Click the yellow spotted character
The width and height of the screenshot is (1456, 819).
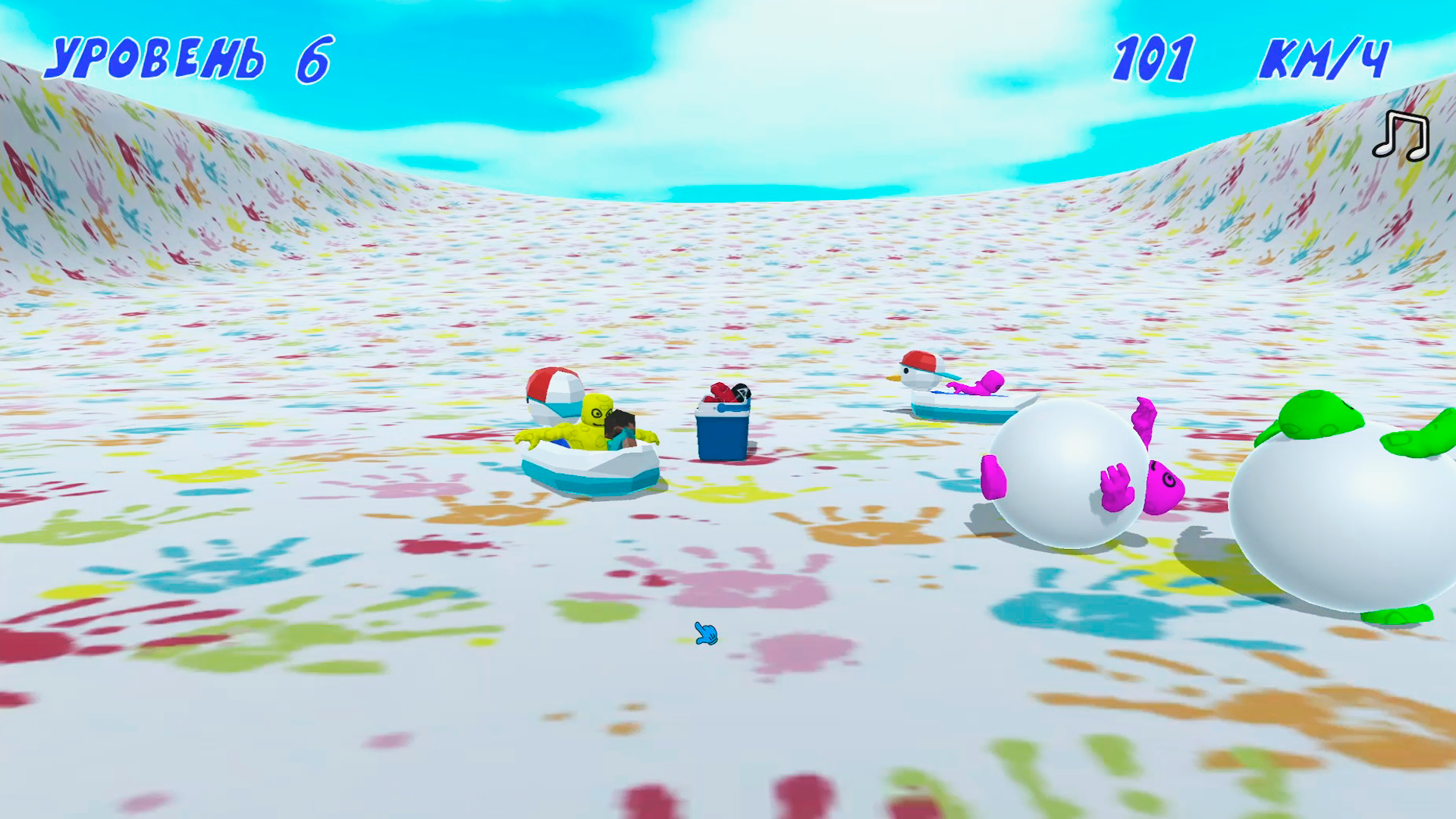[x=597, y=413]
